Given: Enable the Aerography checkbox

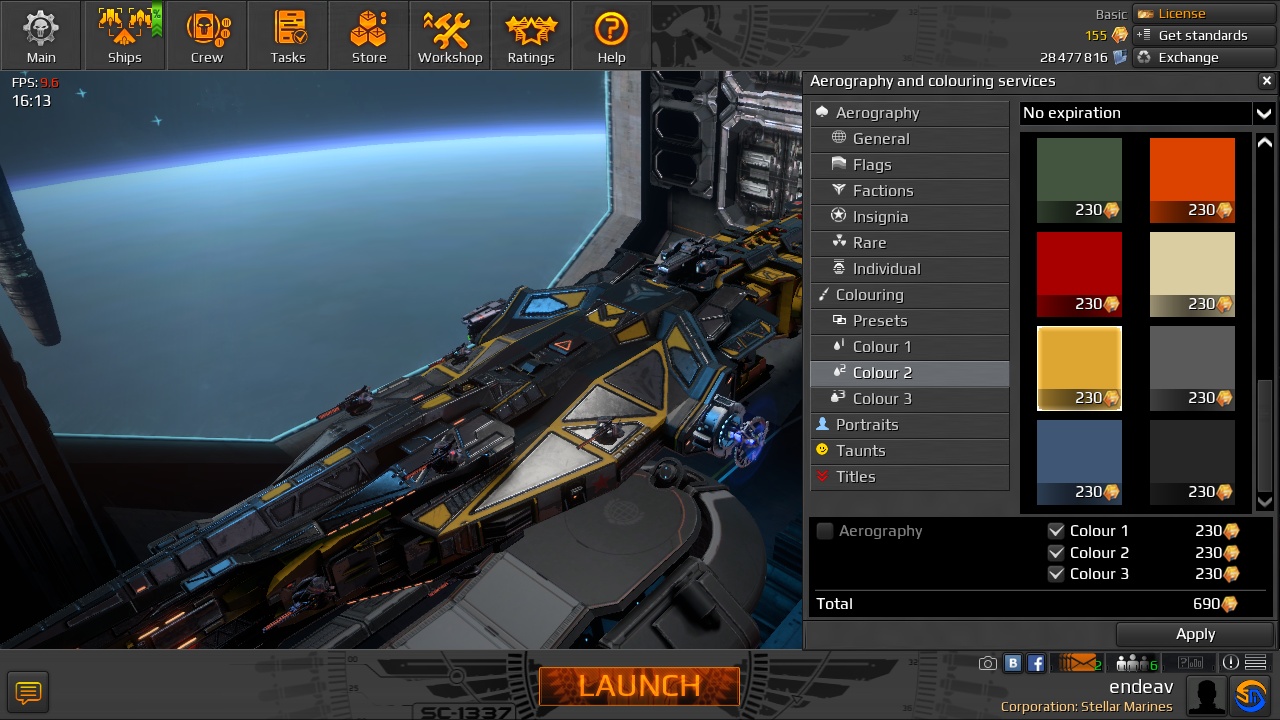Looking at the screenshot, I should coord(825,531).
